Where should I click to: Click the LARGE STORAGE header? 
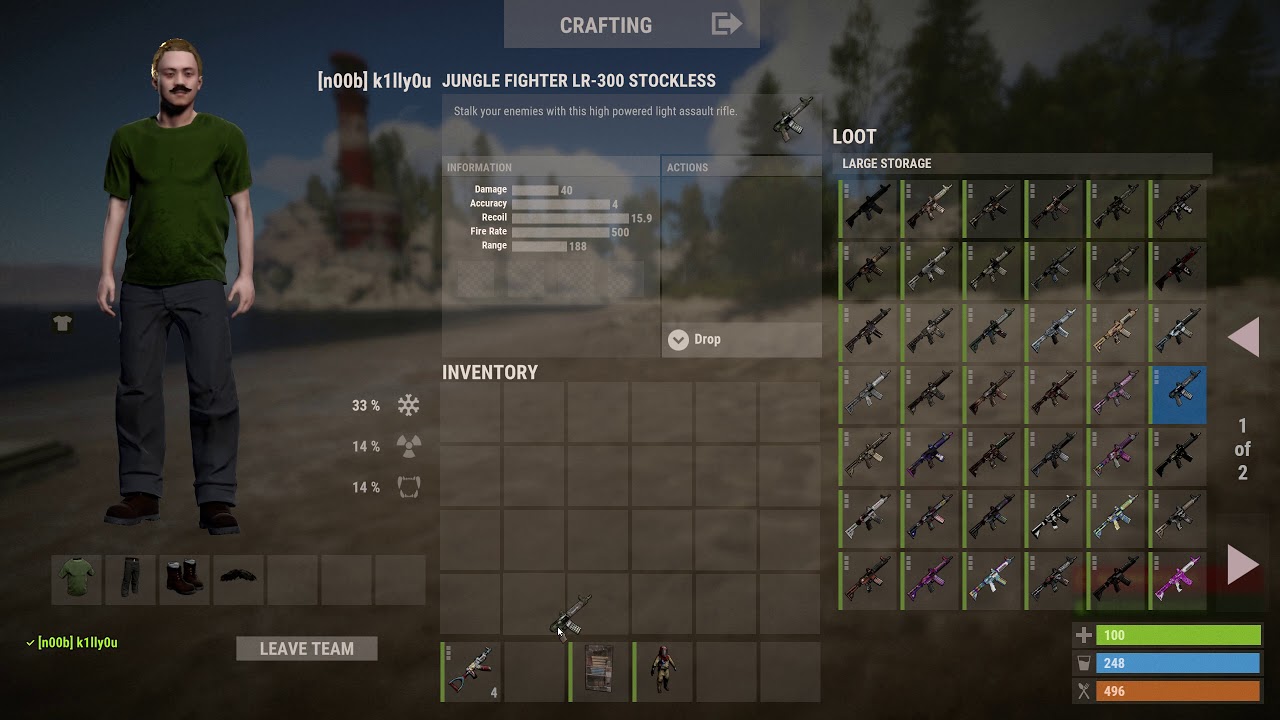(x=888, y=163)
